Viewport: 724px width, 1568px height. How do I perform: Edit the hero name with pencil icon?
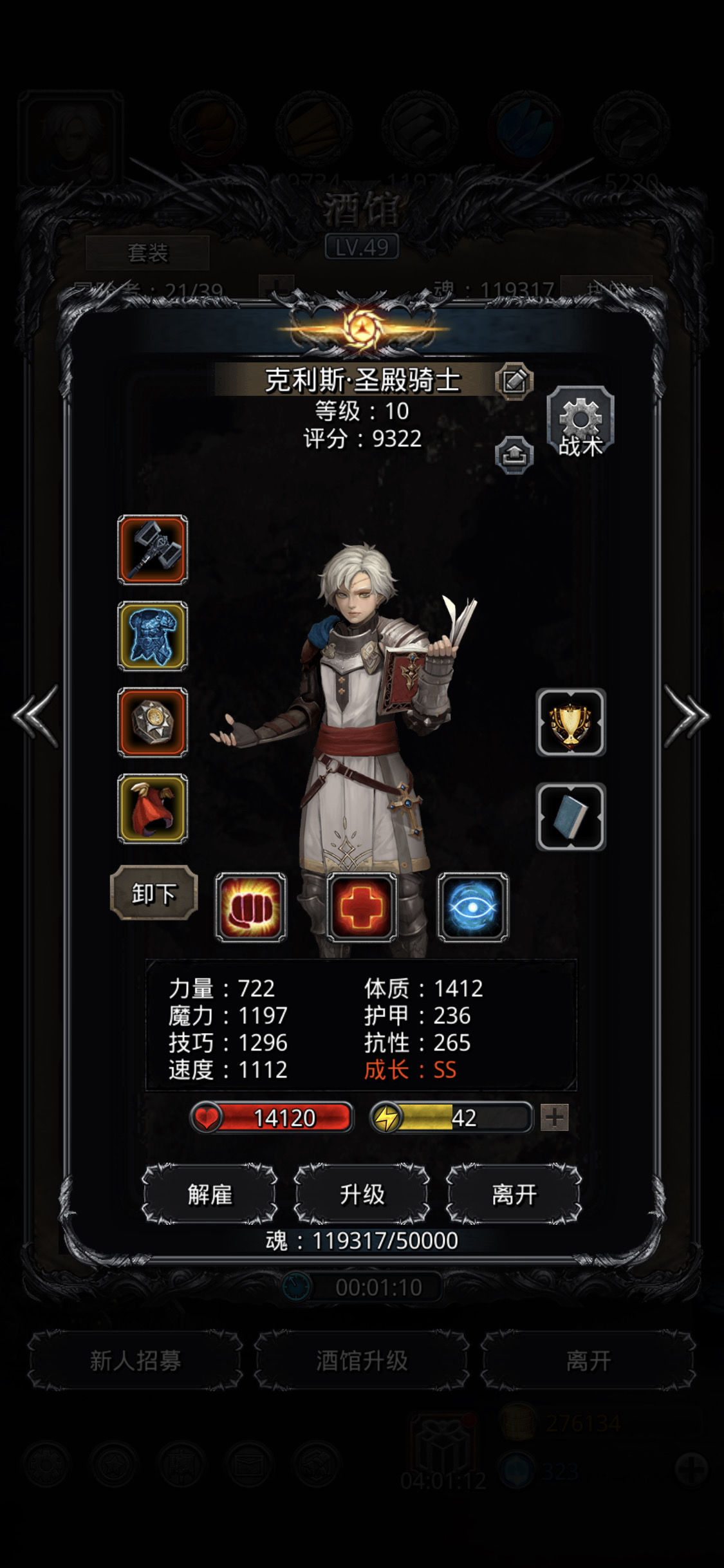pyautogui.click(x=514, y=380)
